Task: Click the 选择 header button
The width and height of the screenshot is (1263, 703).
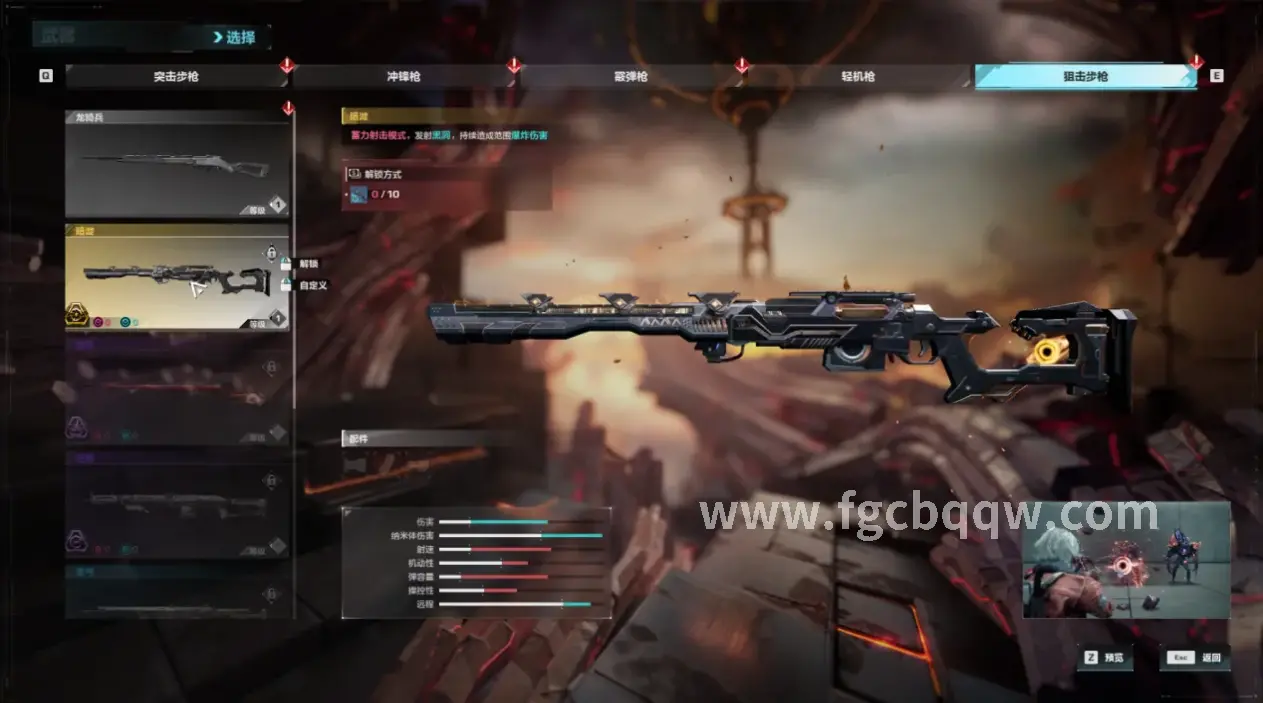Action: (235, 38)
